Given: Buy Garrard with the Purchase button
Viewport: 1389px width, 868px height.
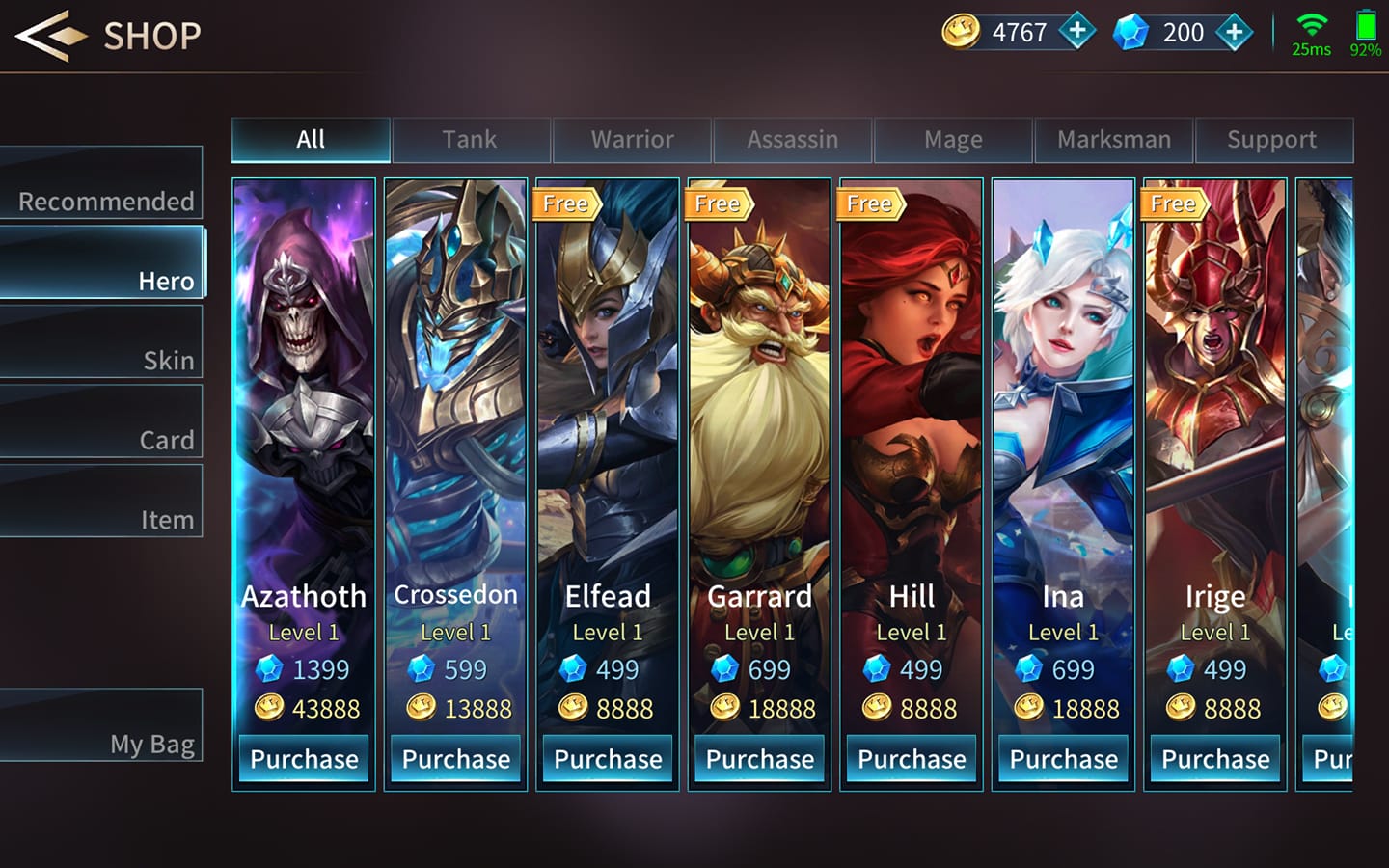Looking at the screenshot, I should point(760,759).
